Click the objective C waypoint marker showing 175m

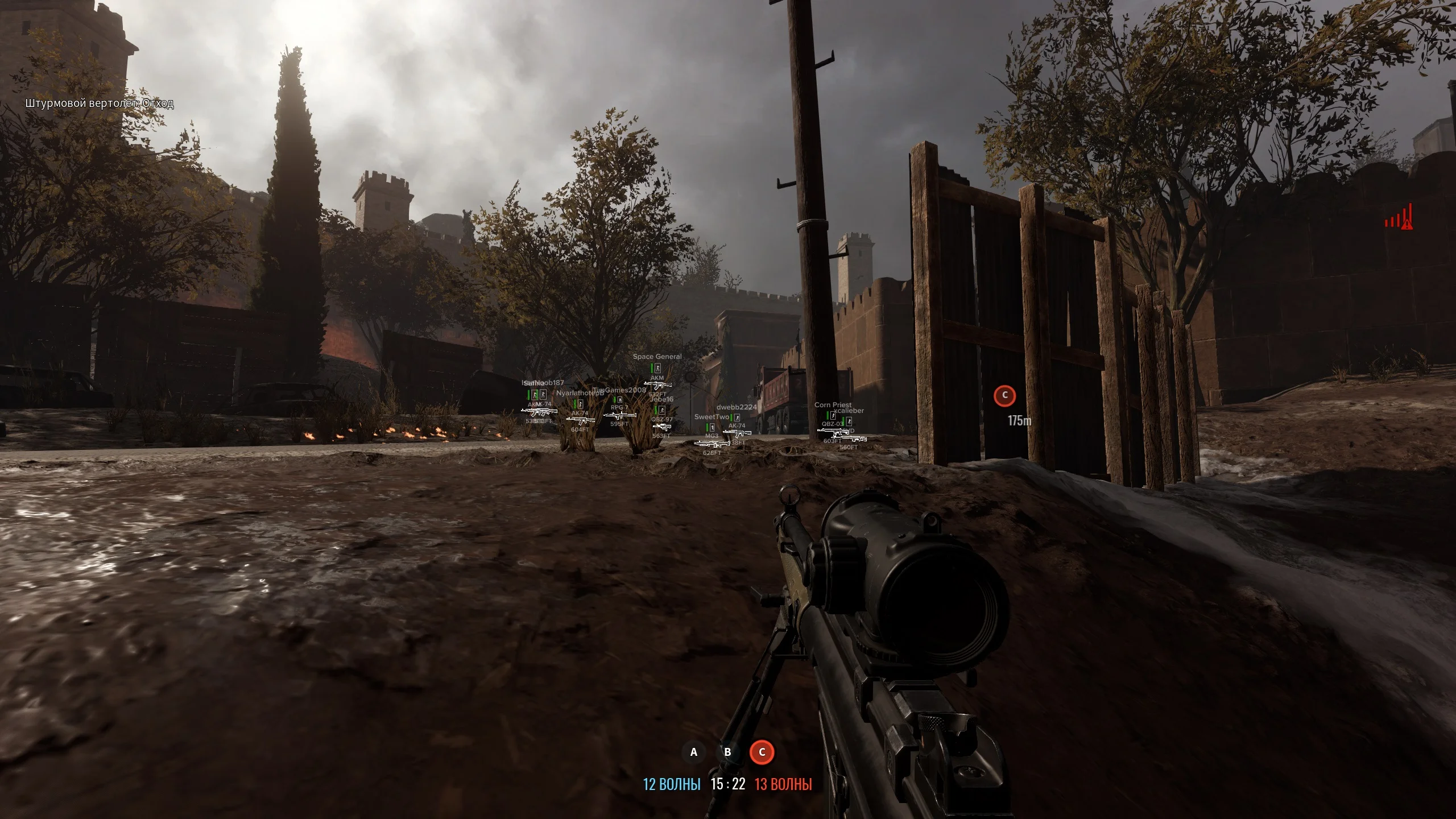point(1004,395)
